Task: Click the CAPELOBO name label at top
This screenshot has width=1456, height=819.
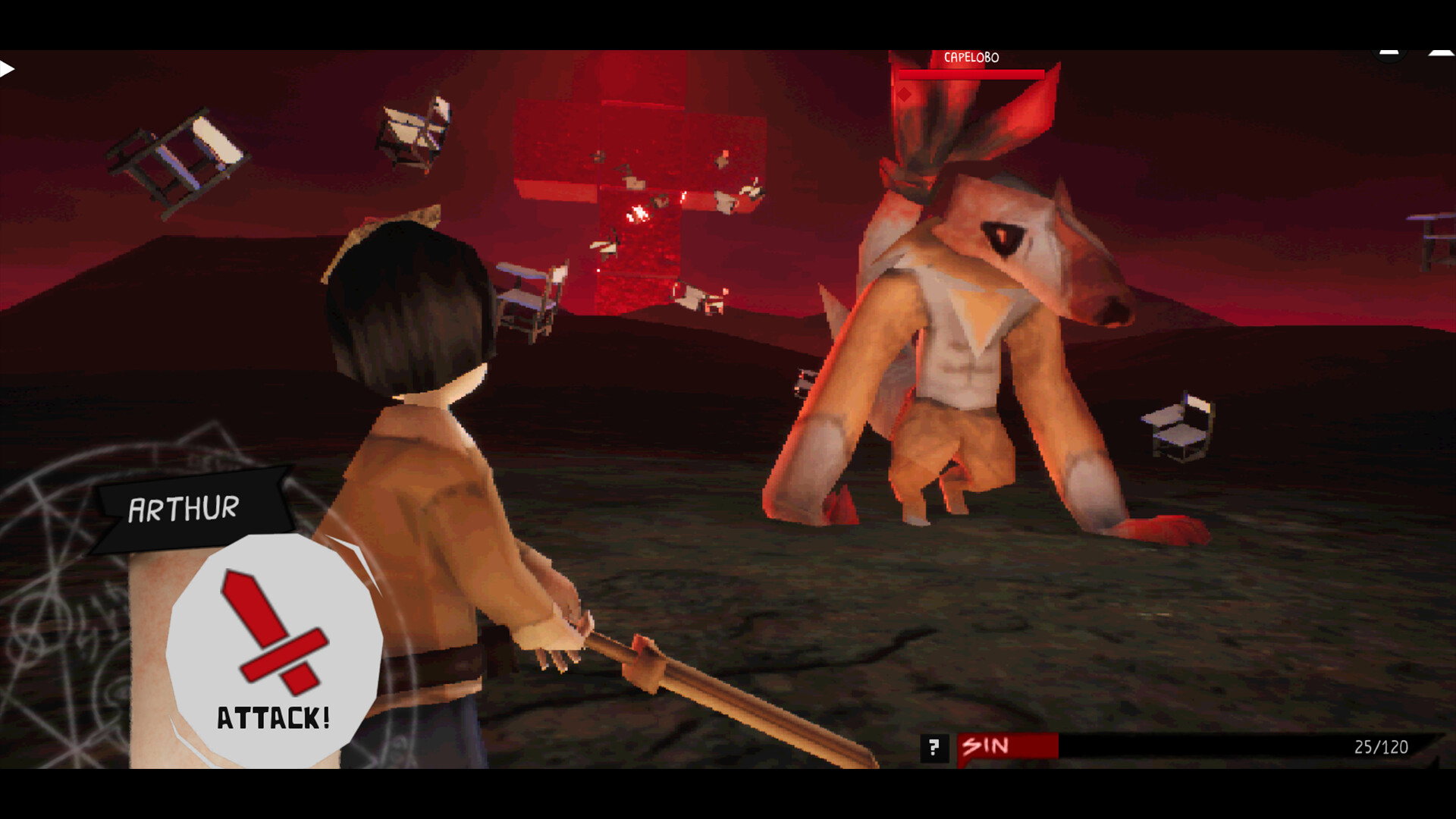Action: [971, 57]
